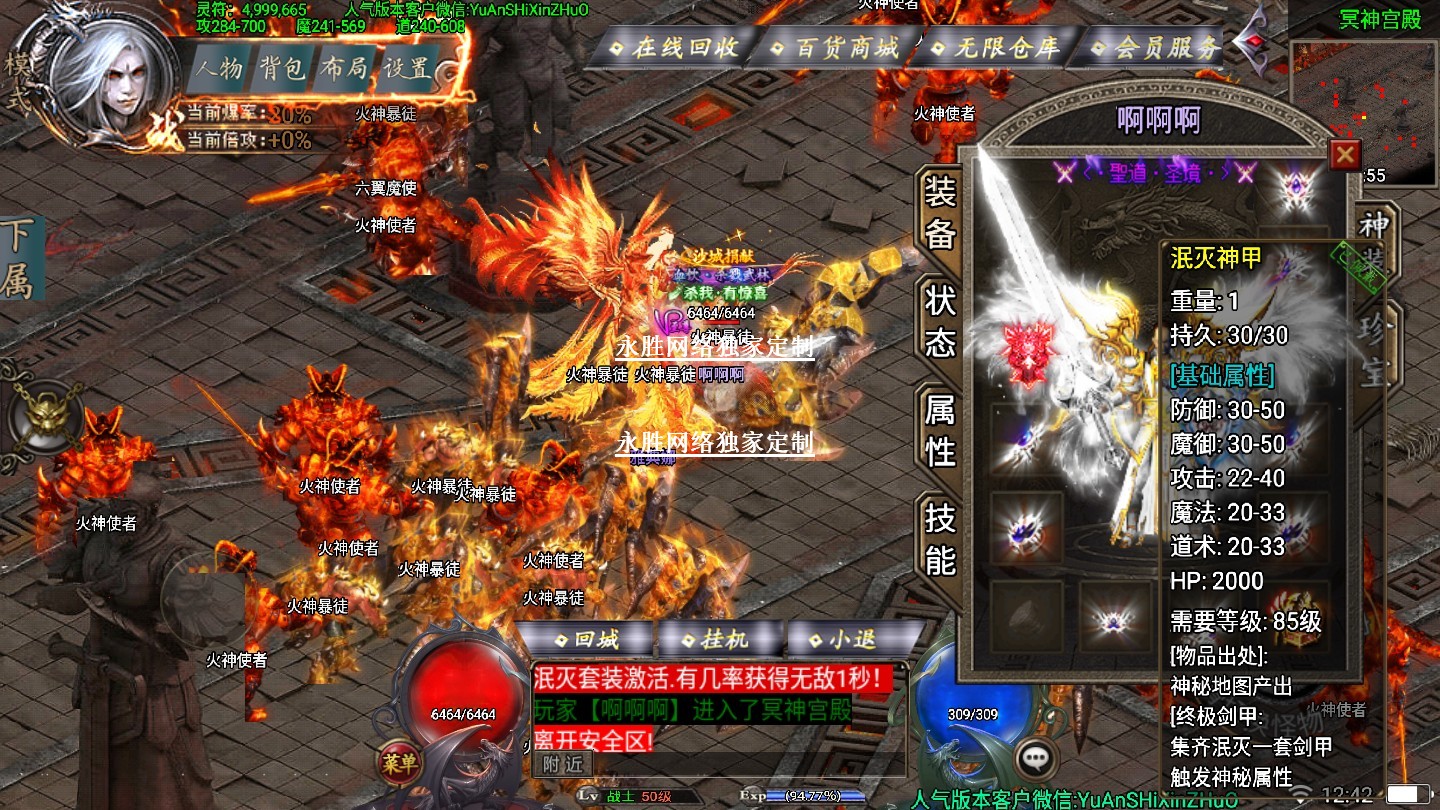The image size is (1440, 810).
Task: Open the chat speech bubble icon
Action: [x=1036, y=759]
